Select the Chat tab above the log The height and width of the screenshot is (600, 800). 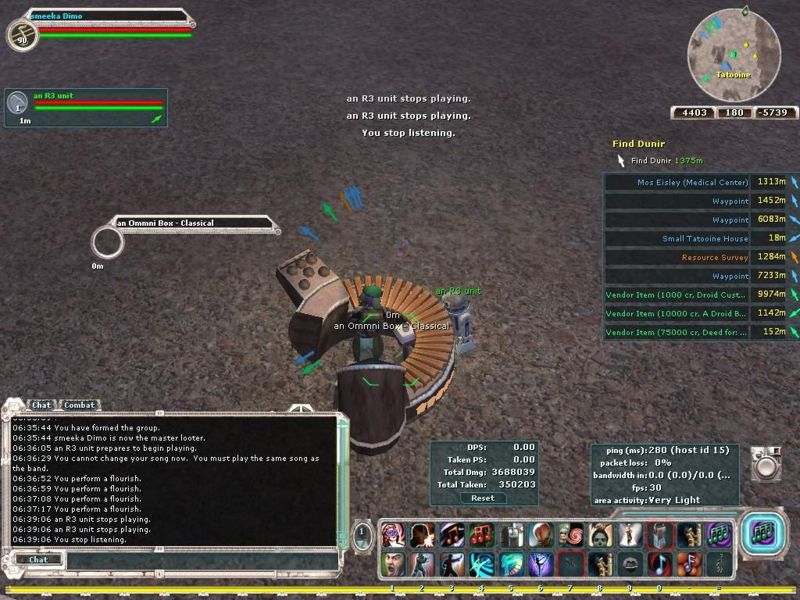41,405
